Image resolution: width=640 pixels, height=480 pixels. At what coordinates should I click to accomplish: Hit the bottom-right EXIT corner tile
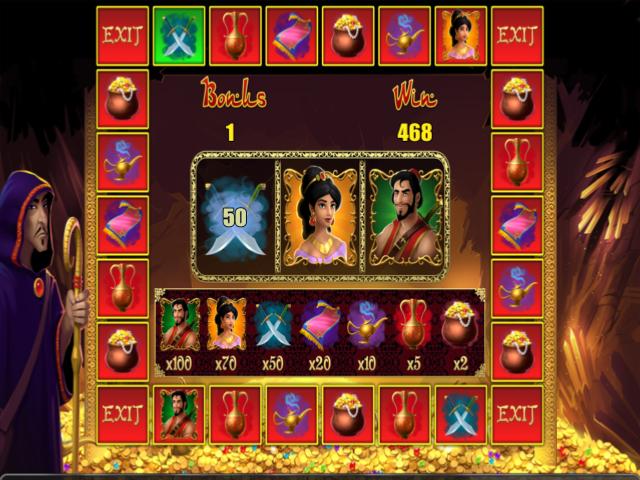(x=517, y=412)
